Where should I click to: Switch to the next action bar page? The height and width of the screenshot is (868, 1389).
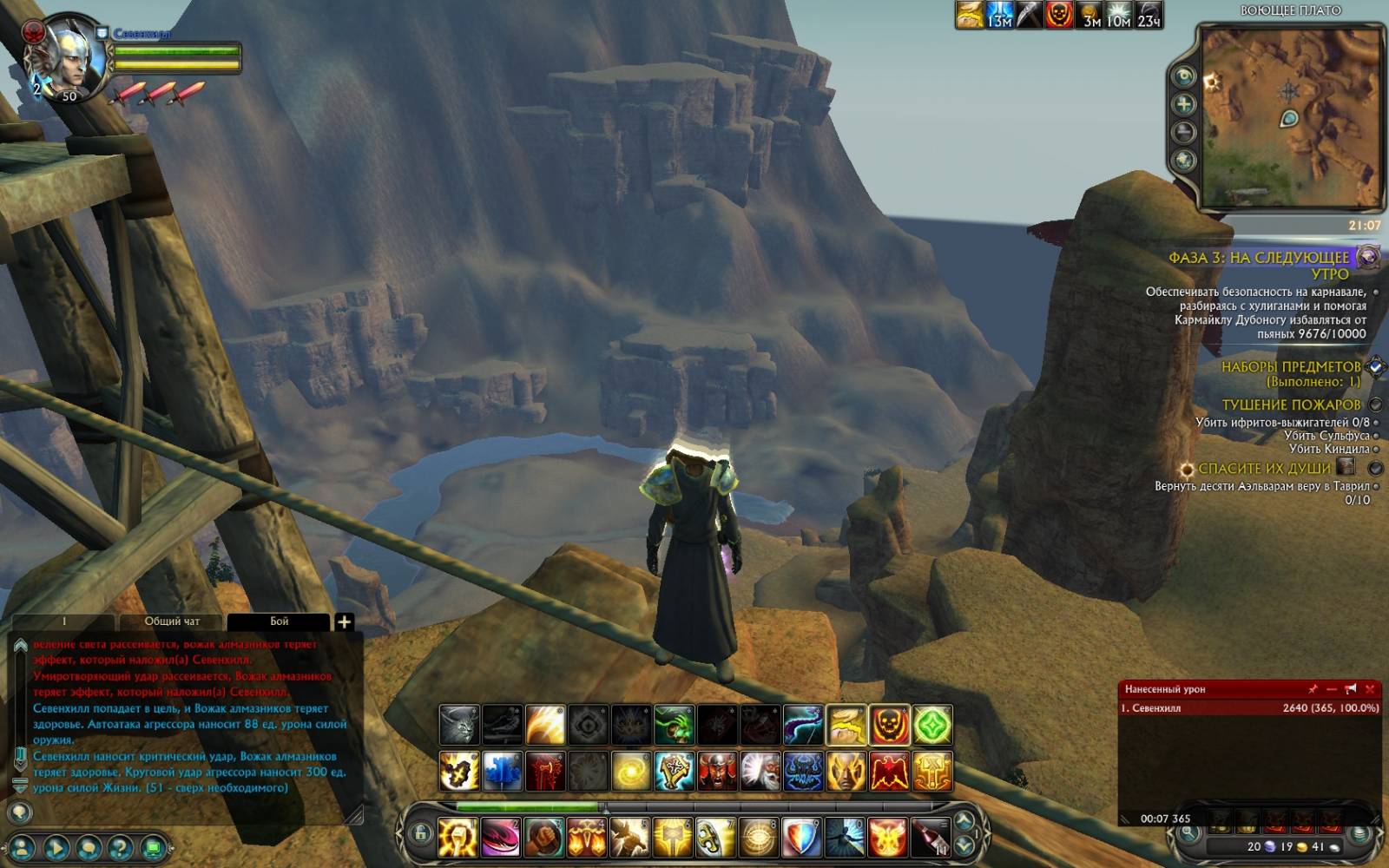[964, 845]
